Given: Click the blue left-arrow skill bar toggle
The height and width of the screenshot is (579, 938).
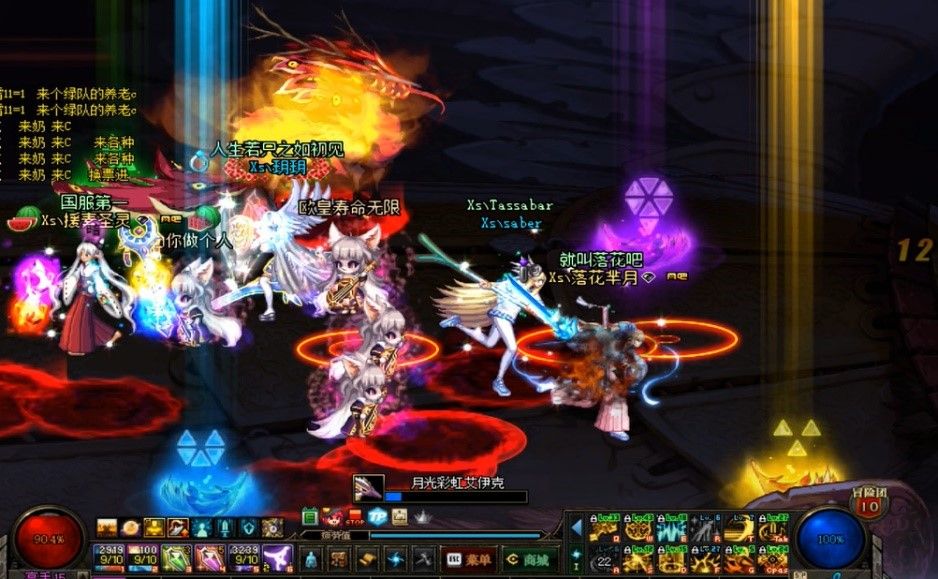Looking at the screenshot, I should [576, 527].
